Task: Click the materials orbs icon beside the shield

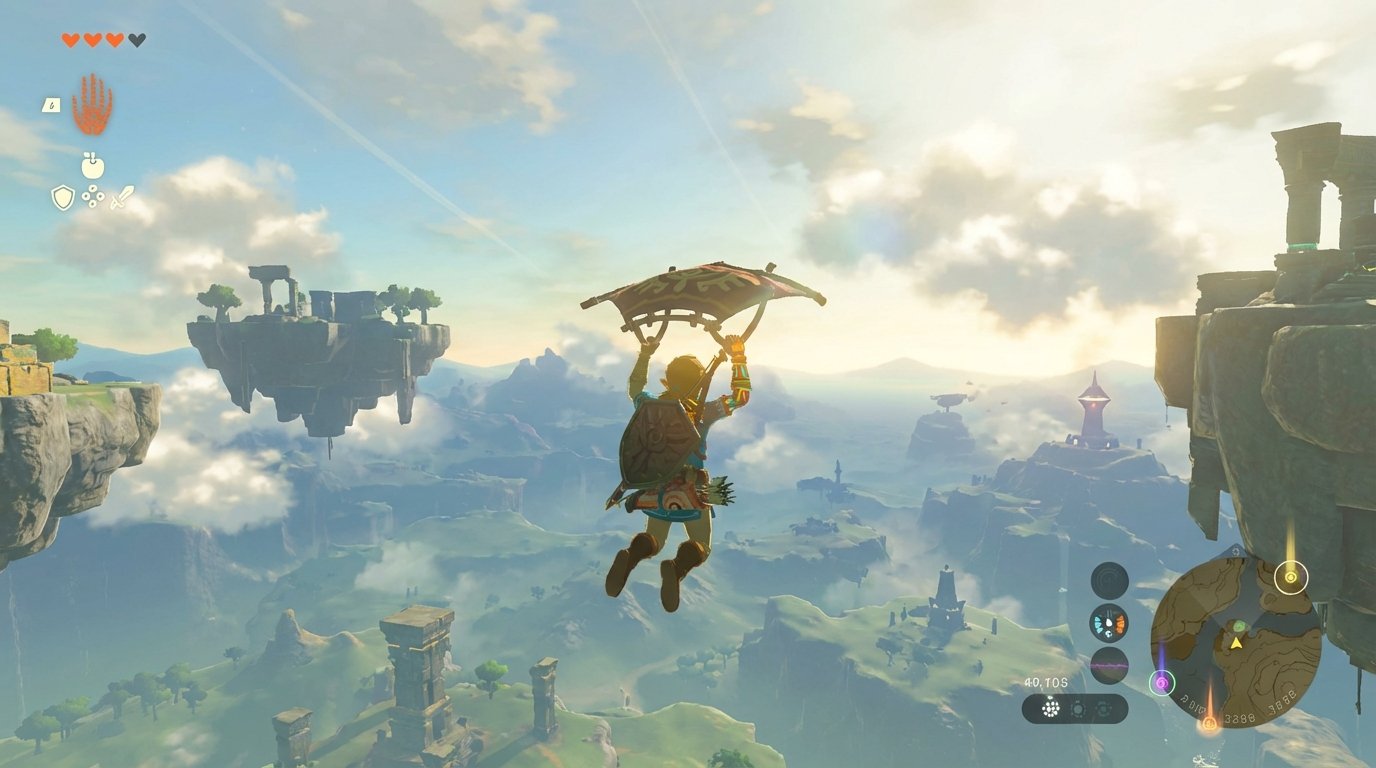Action: click(92, 196)
